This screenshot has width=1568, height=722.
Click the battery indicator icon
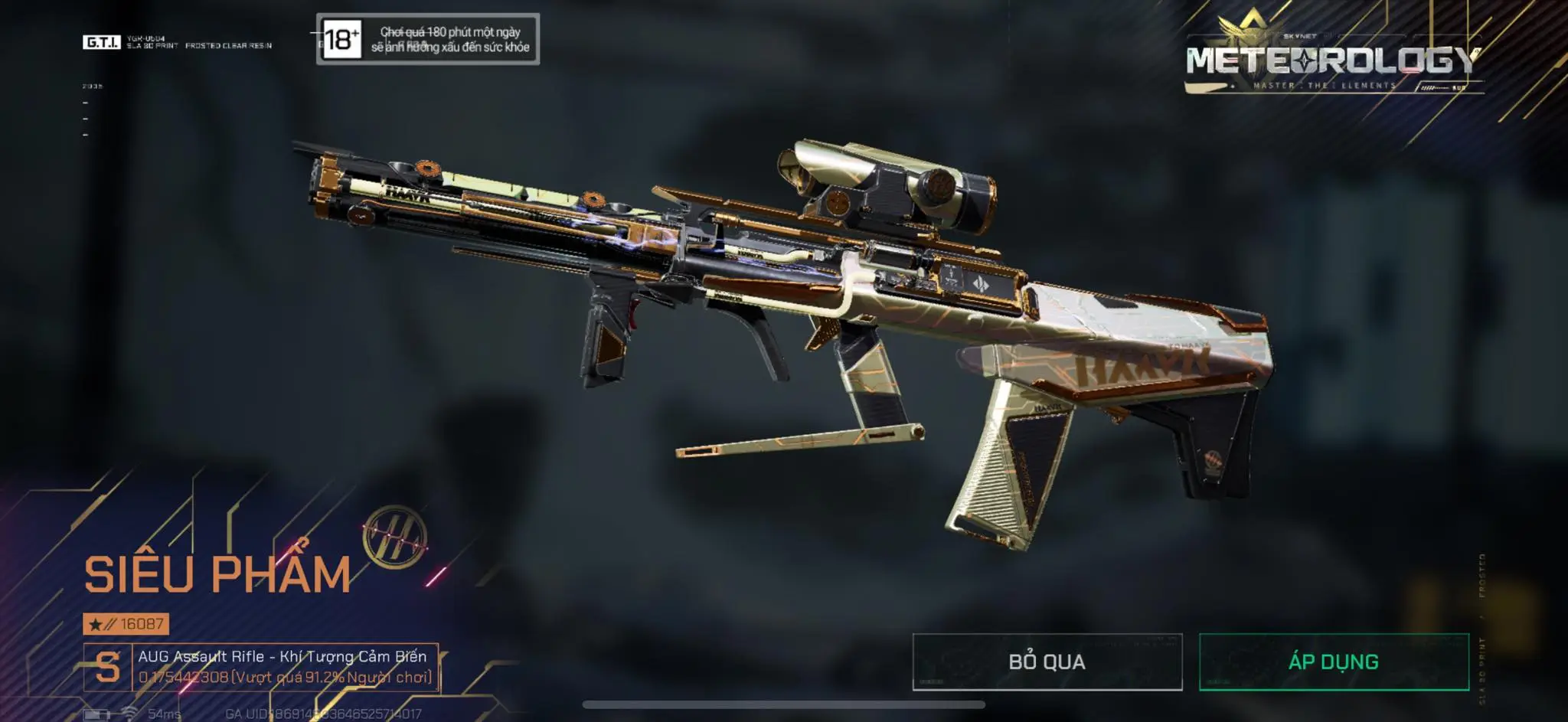point(96,716)
